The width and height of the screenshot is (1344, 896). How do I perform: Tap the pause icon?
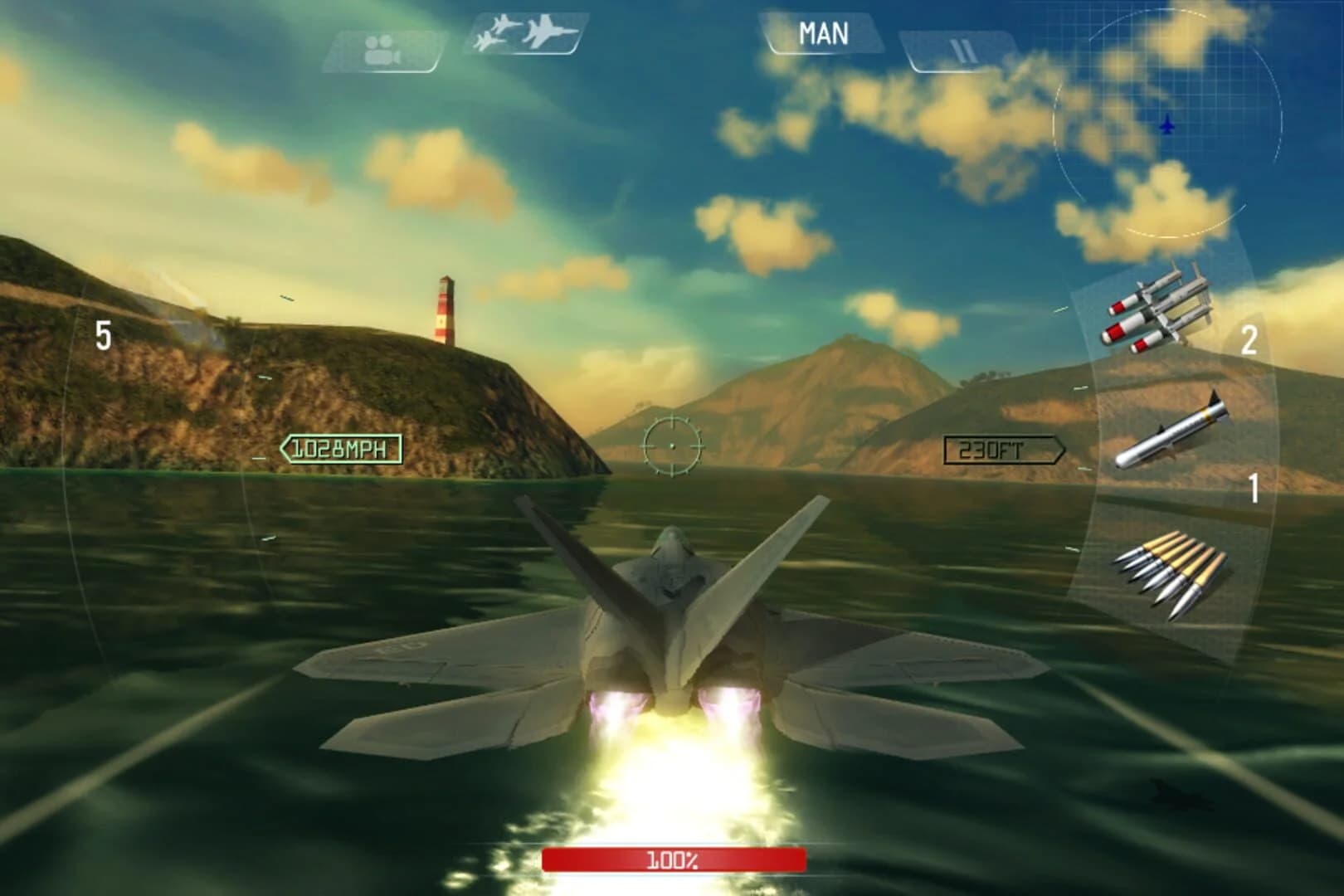pos(962,46)
